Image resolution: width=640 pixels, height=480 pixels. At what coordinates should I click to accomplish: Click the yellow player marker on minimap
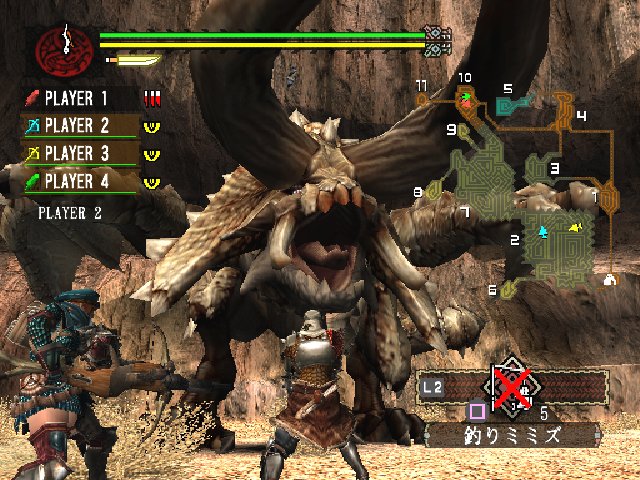click(577, 228)
